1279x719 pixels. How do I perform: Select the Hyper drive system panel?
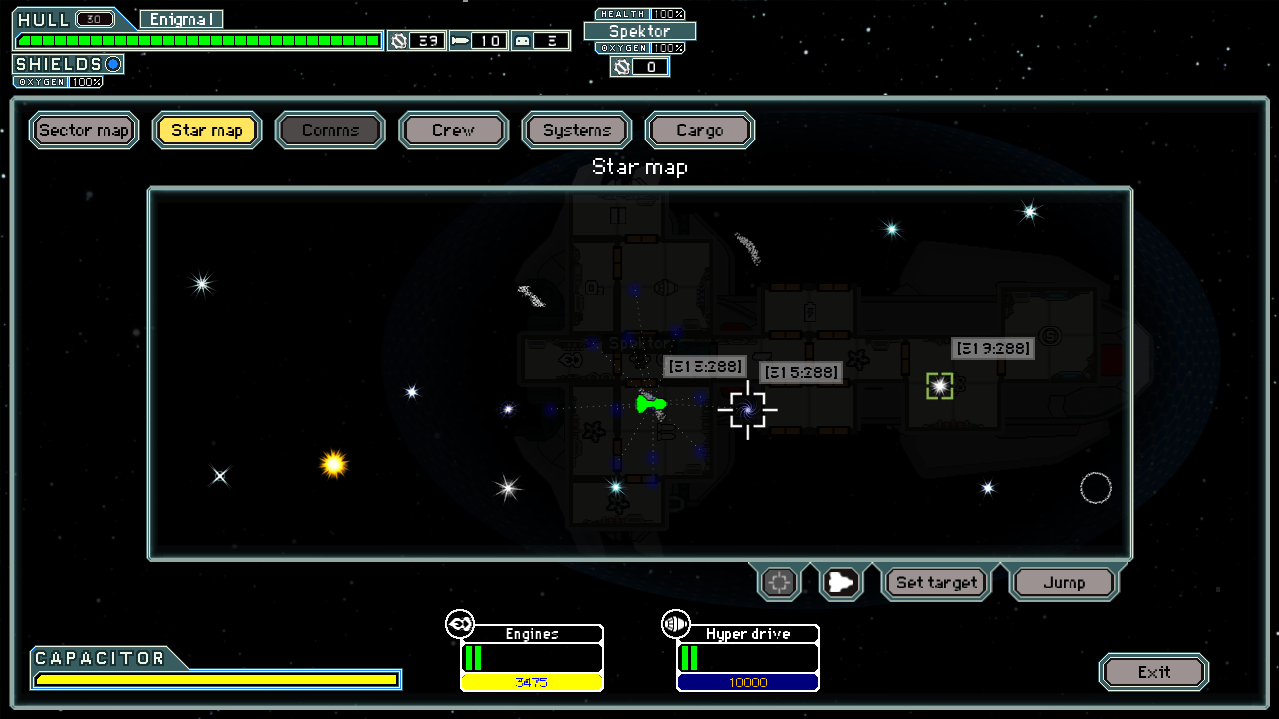tap(747, 658)
